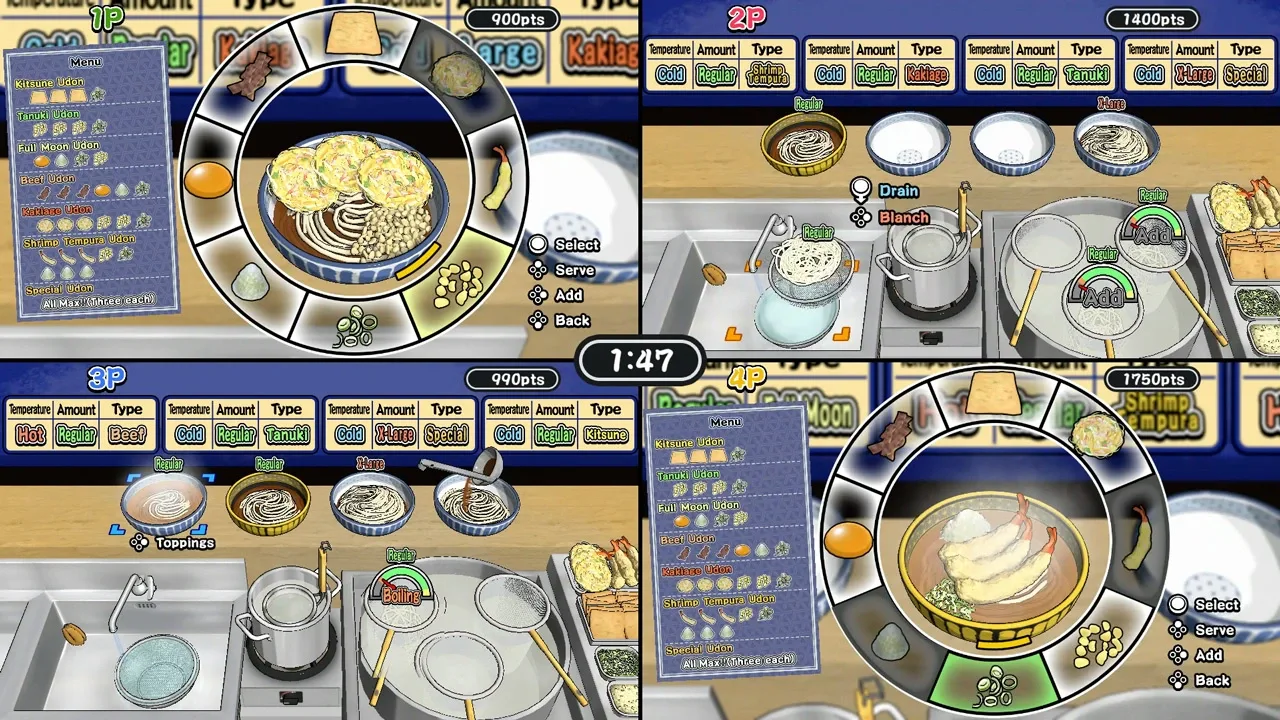Viewport: 1280px width, 720px height.
Task: Select 3P's Hot Regular Beef order ticket
Action: point(79,424)
